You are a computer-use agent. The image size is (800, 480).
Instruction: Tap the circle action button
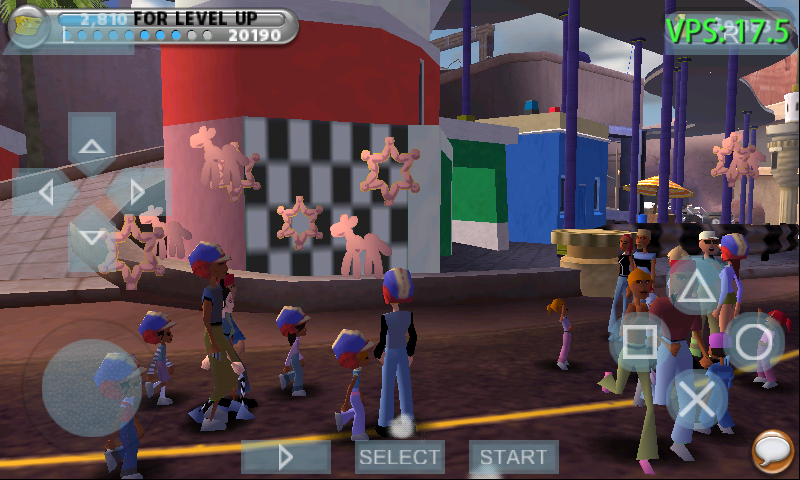(755, 342)
